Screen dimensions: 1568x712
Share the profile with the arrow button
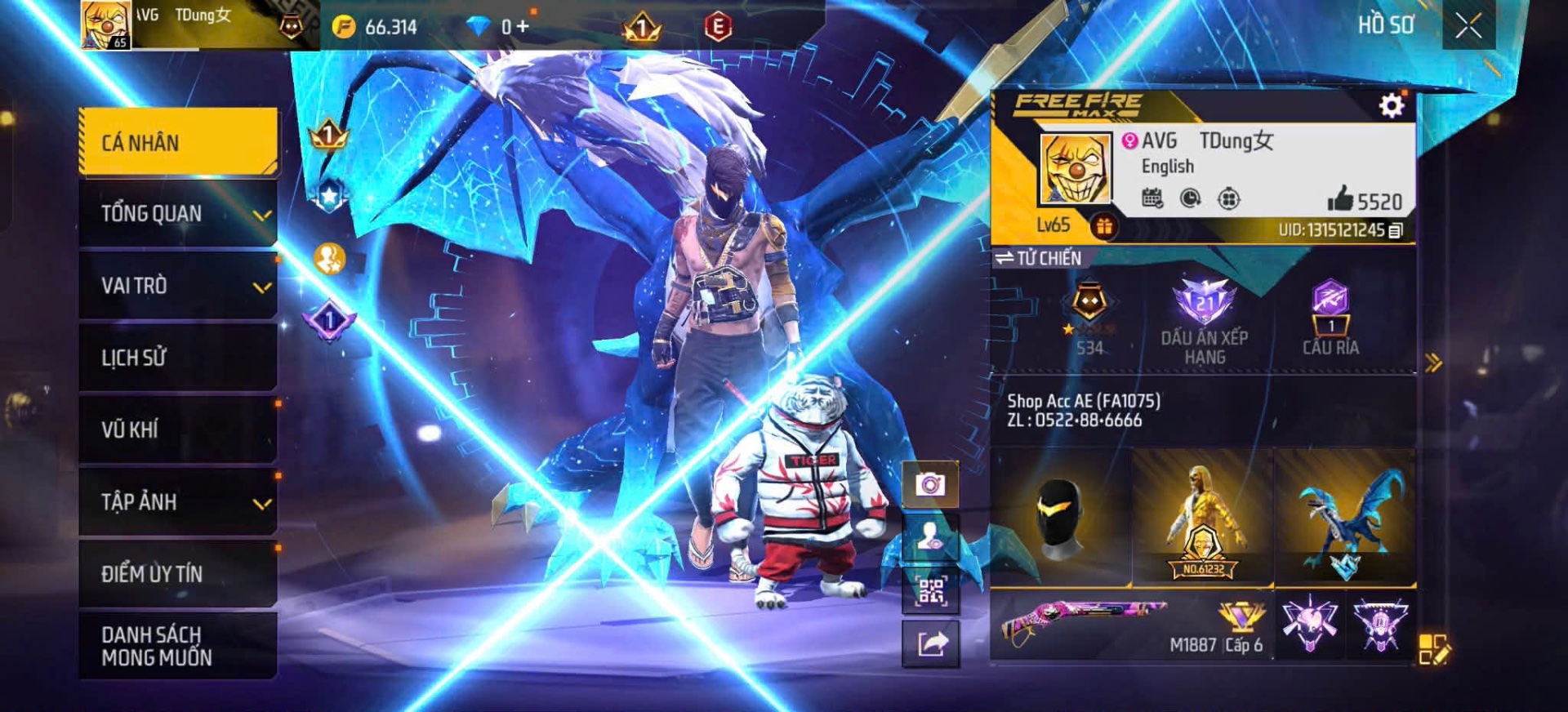coord(930,644)
